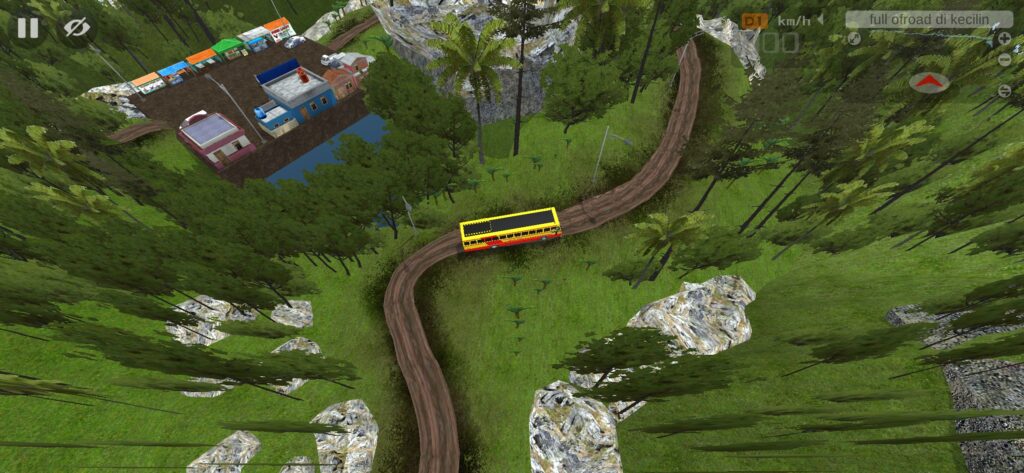
Task: Zoom in the minimap with the plus button
Action: [x=1004, y=39]
